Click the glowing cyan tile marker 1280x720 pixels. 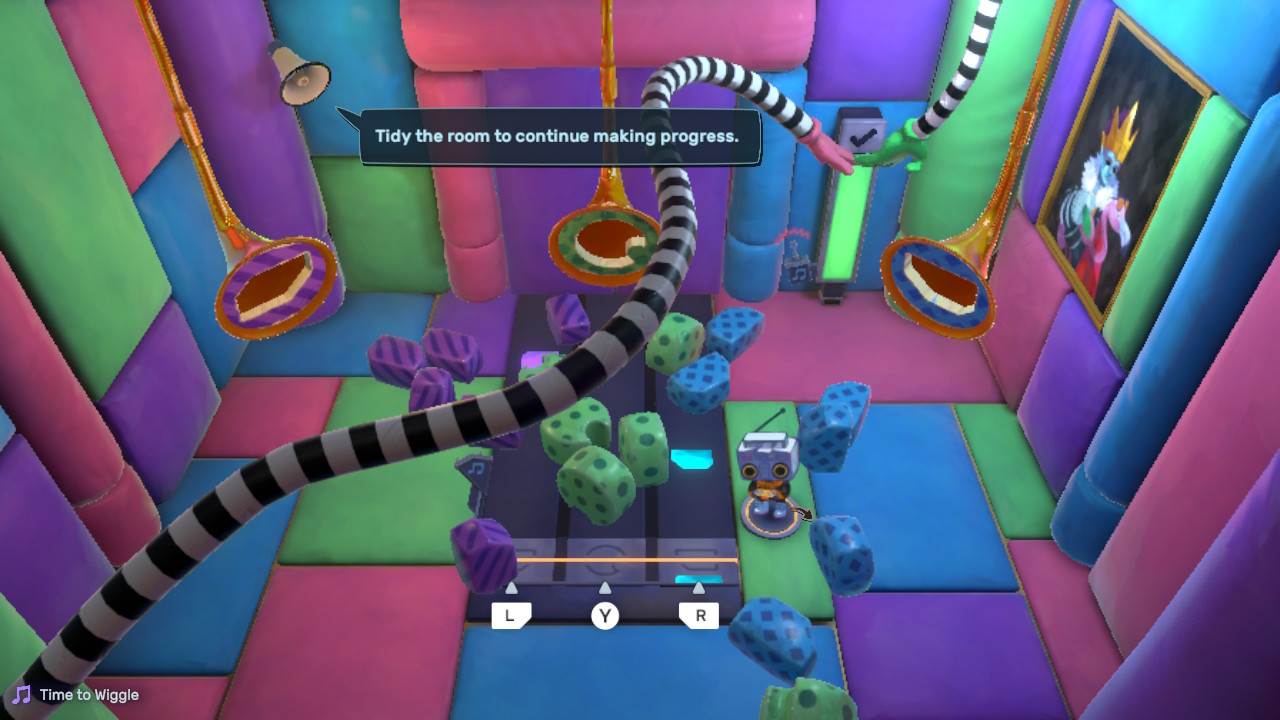point(691,459)
